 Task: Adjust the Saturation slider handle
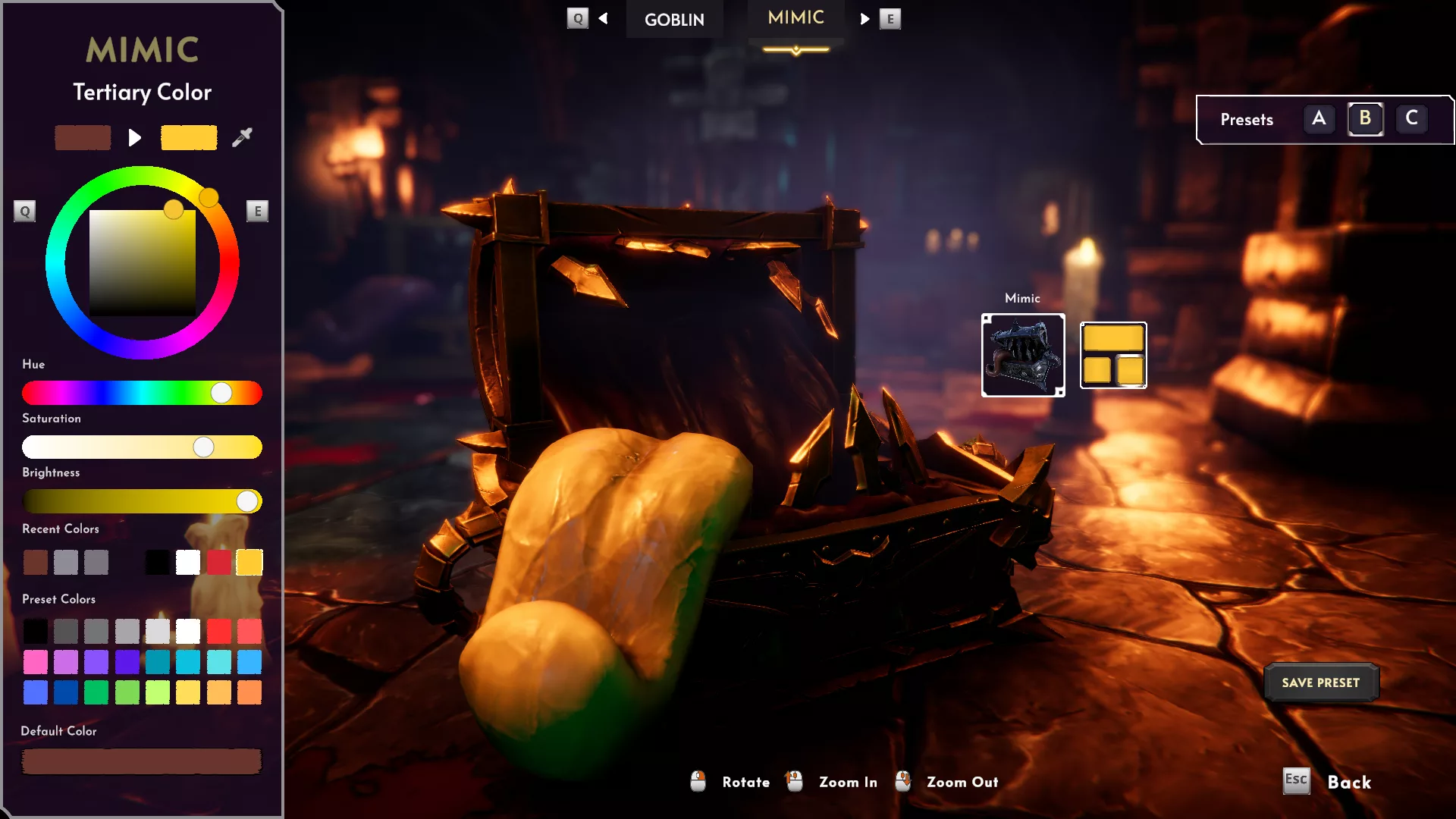click(203, 447)
